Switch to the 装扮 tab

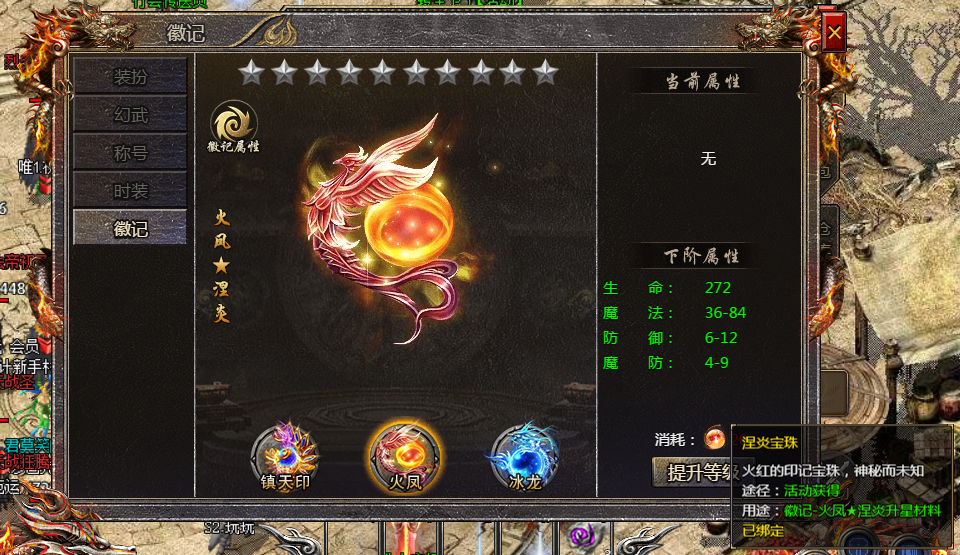[130, 77]
